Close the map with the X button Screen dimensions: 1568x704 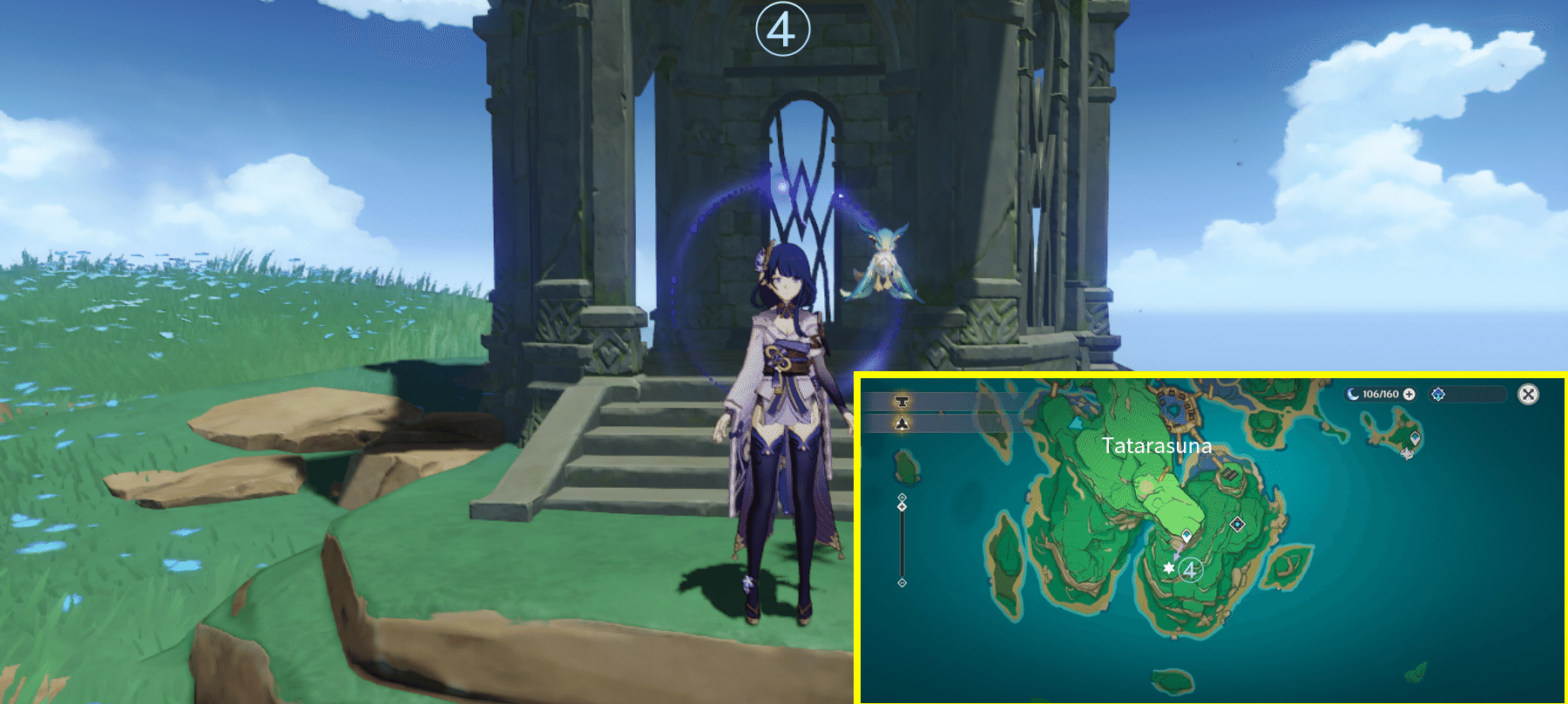(x=1527, y=394)
